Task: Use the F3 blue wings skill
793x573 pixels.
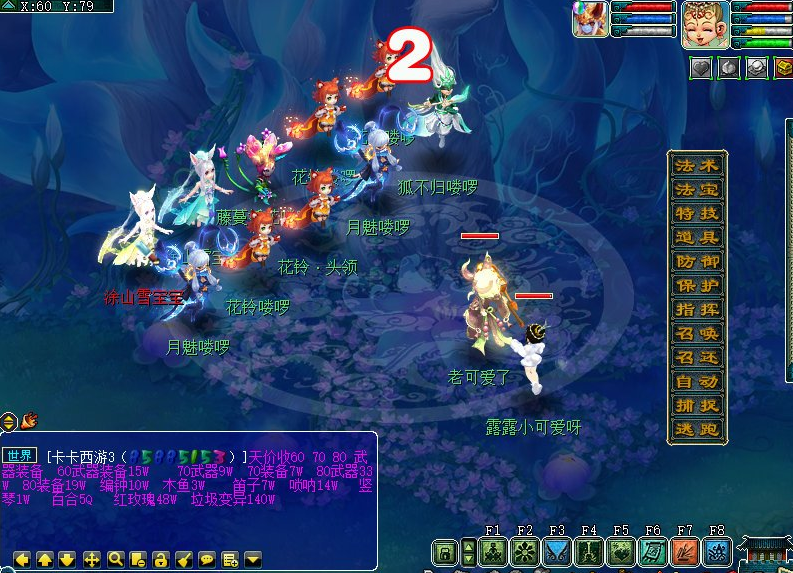Action: point(557,551)
